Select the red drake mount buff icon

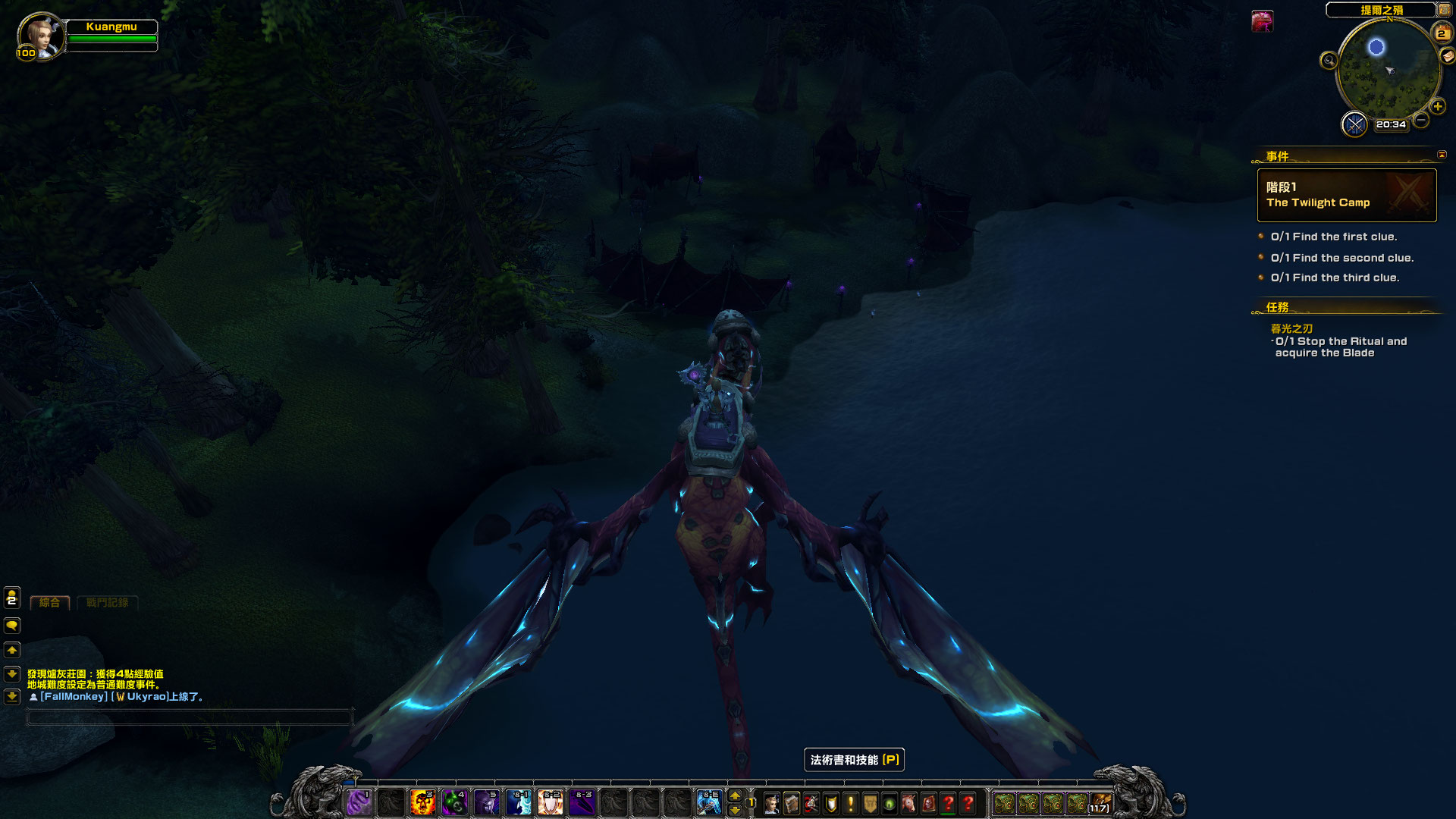point(1262,21)
